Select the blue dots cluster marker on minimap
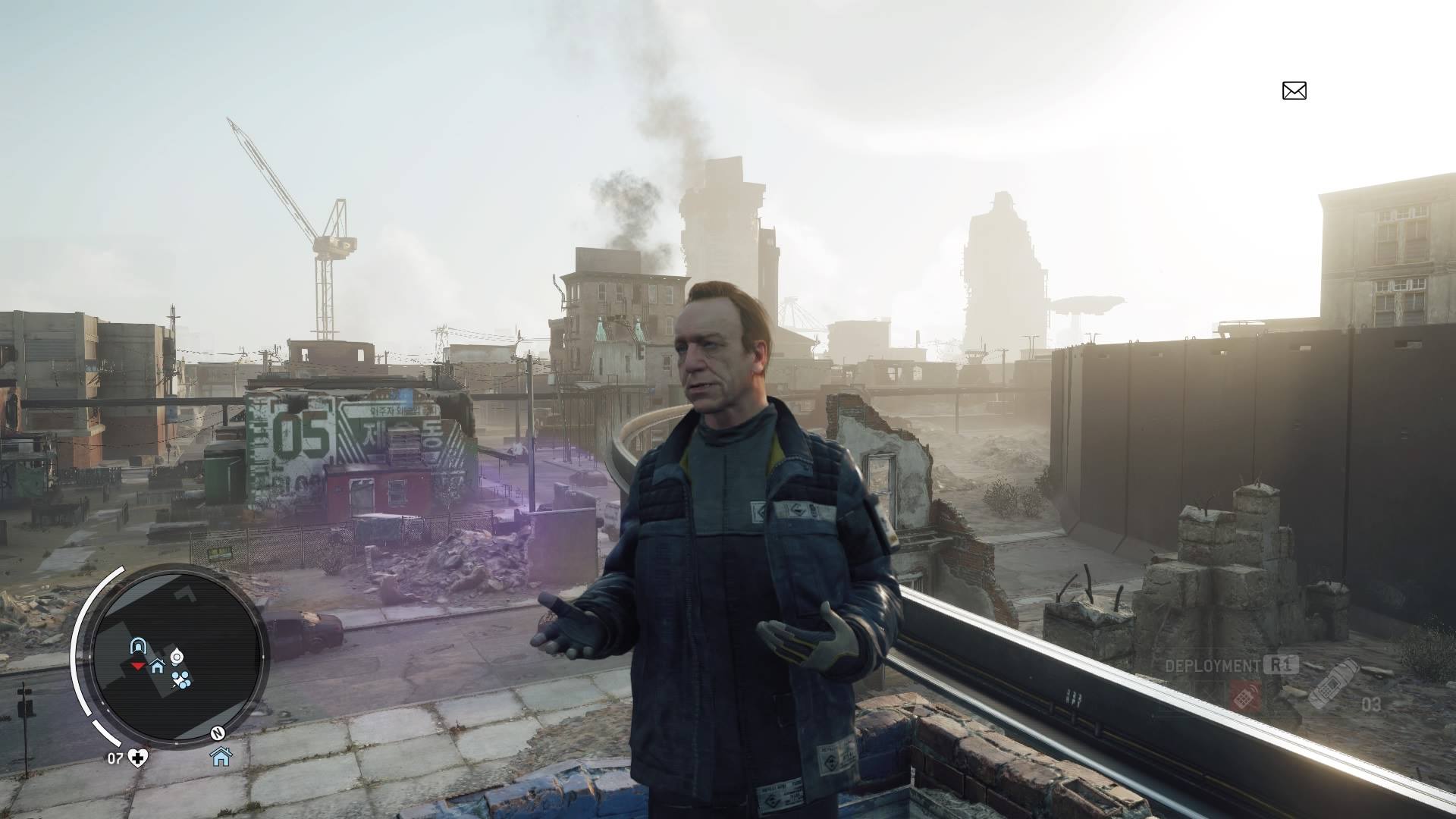 (x=180, y=680)
